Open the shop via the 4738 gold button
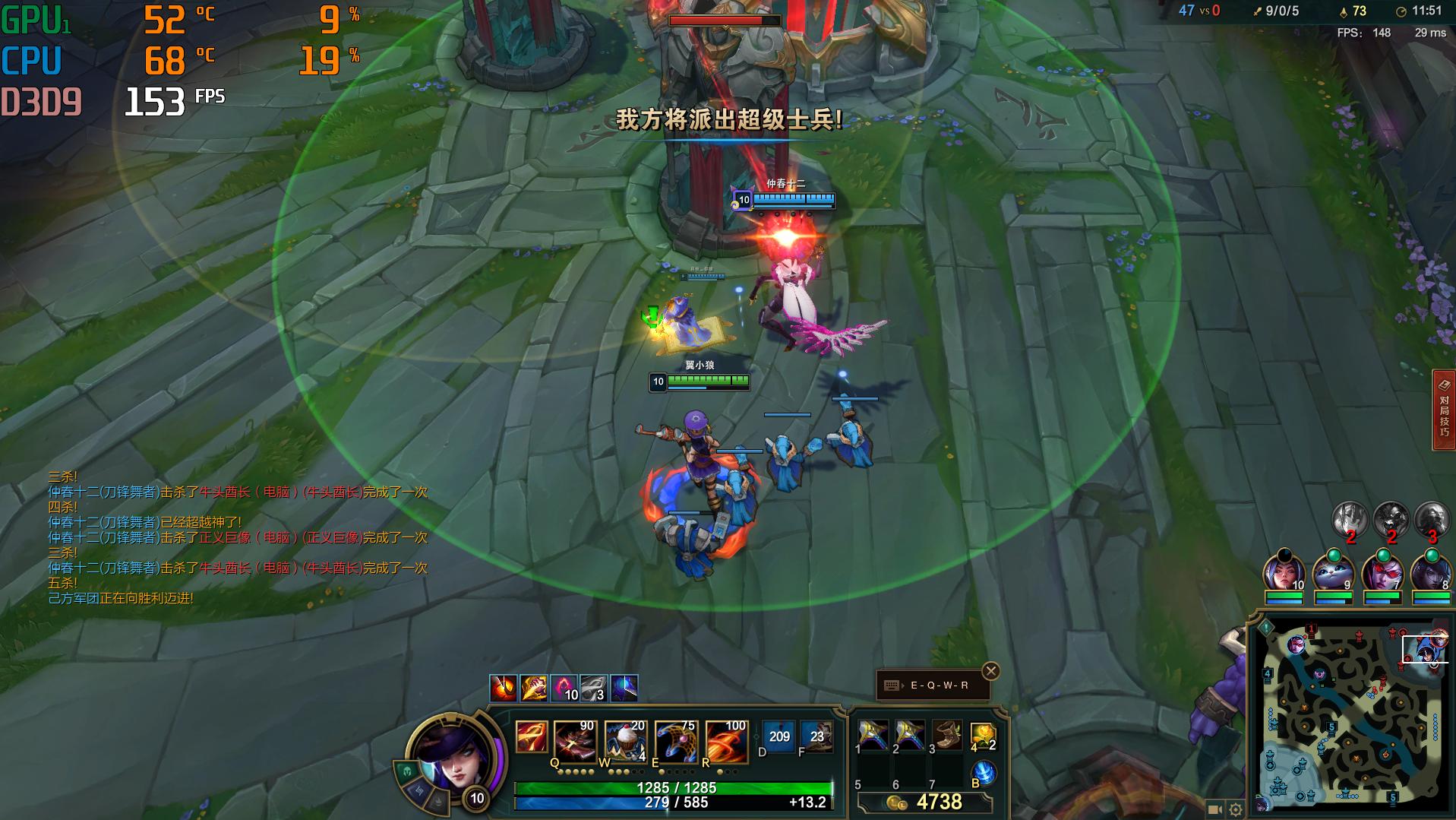This screenshot has width=1456, height=820. tap(925, 803)
